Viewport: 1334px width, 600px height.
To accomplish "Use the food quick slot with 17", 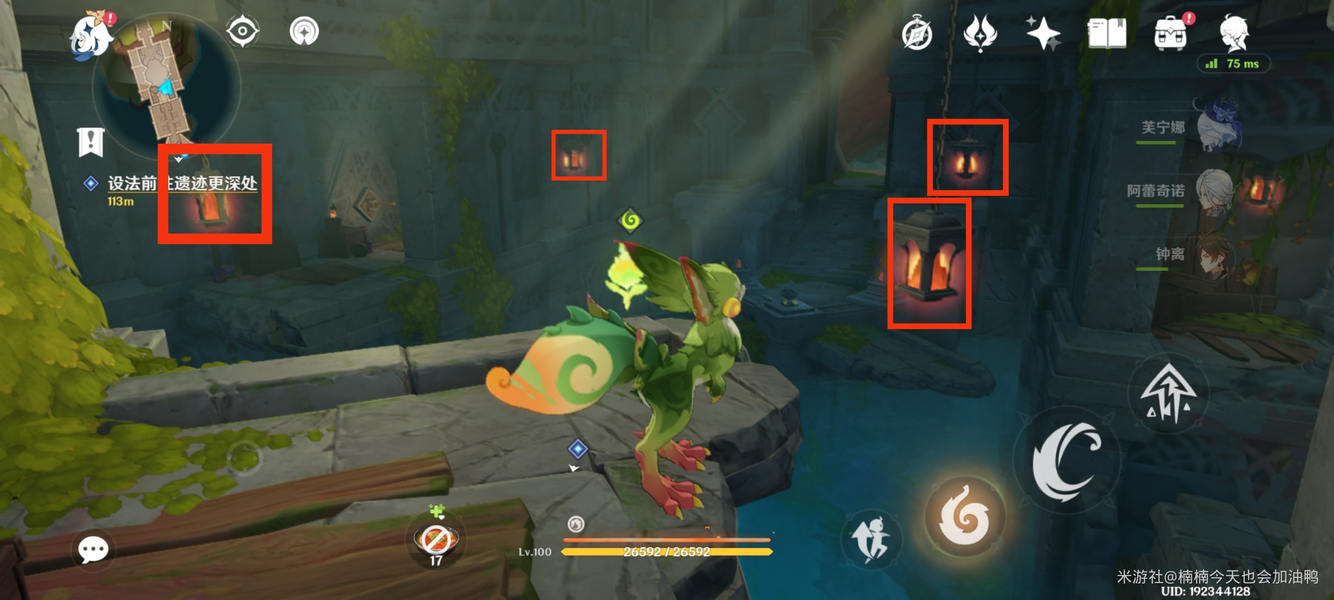I will click(x=436, y=540).
